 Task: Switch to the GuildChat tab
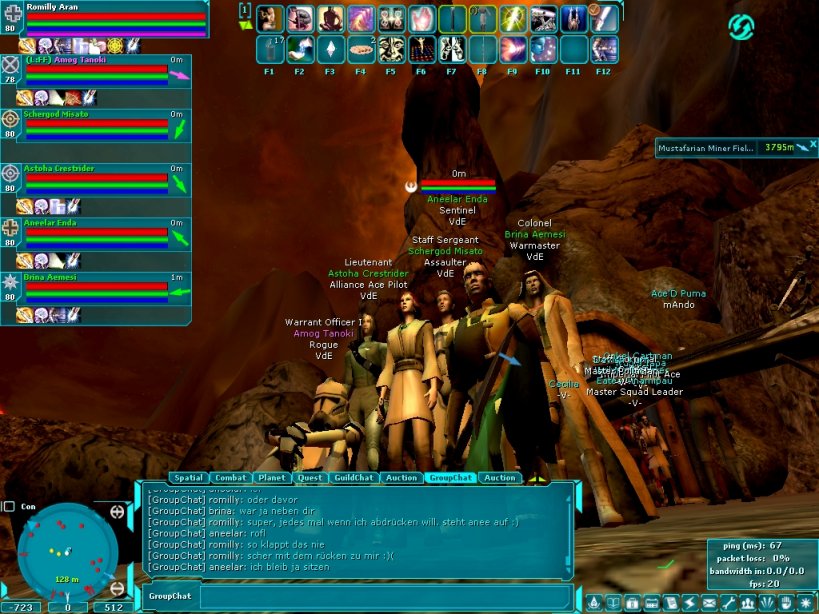353,478
